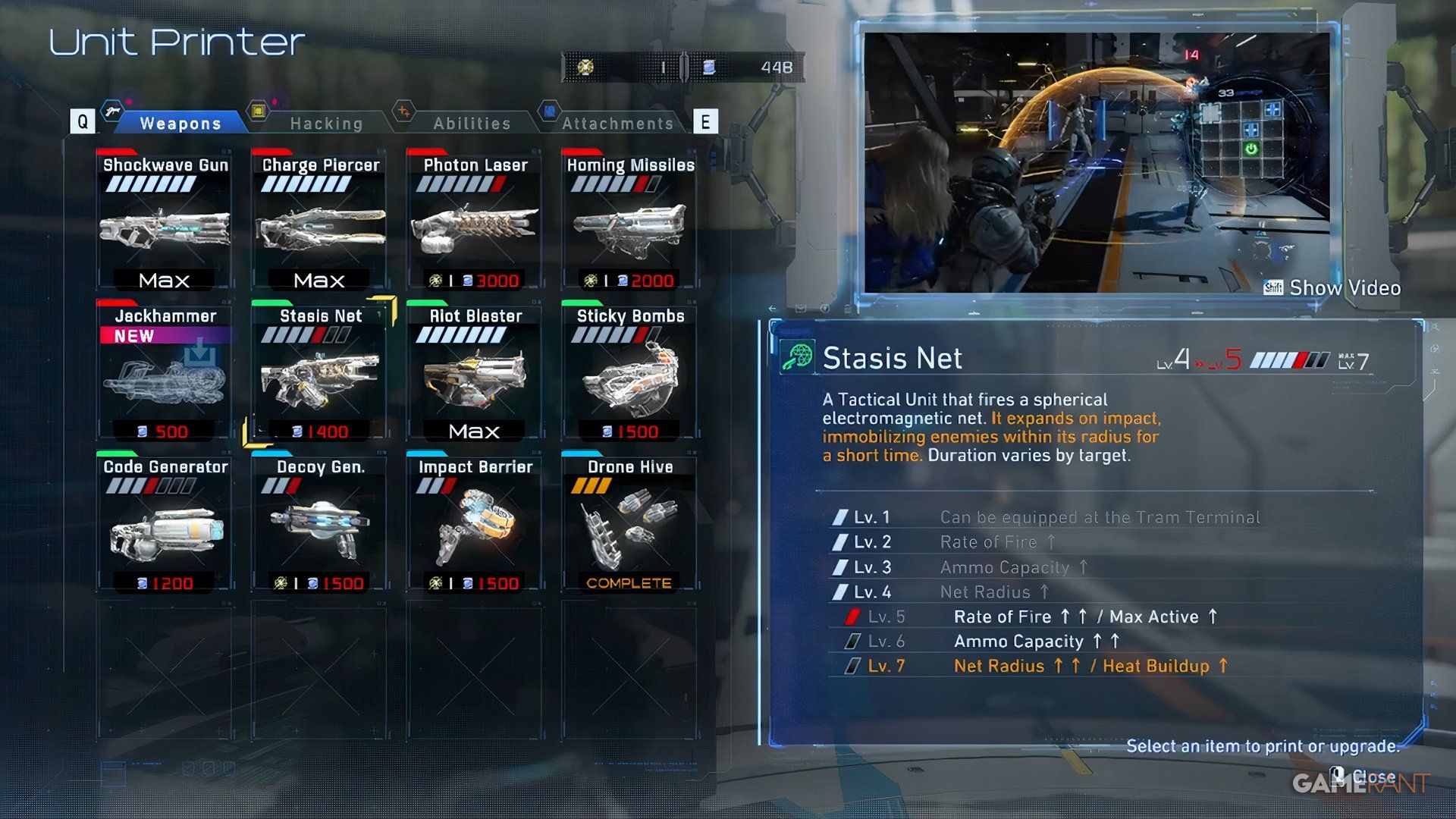Image resolution: width=1456 pixels, height=819 pixels.
Task: Select the Riot Blaster tile
Action: (475, 373)
